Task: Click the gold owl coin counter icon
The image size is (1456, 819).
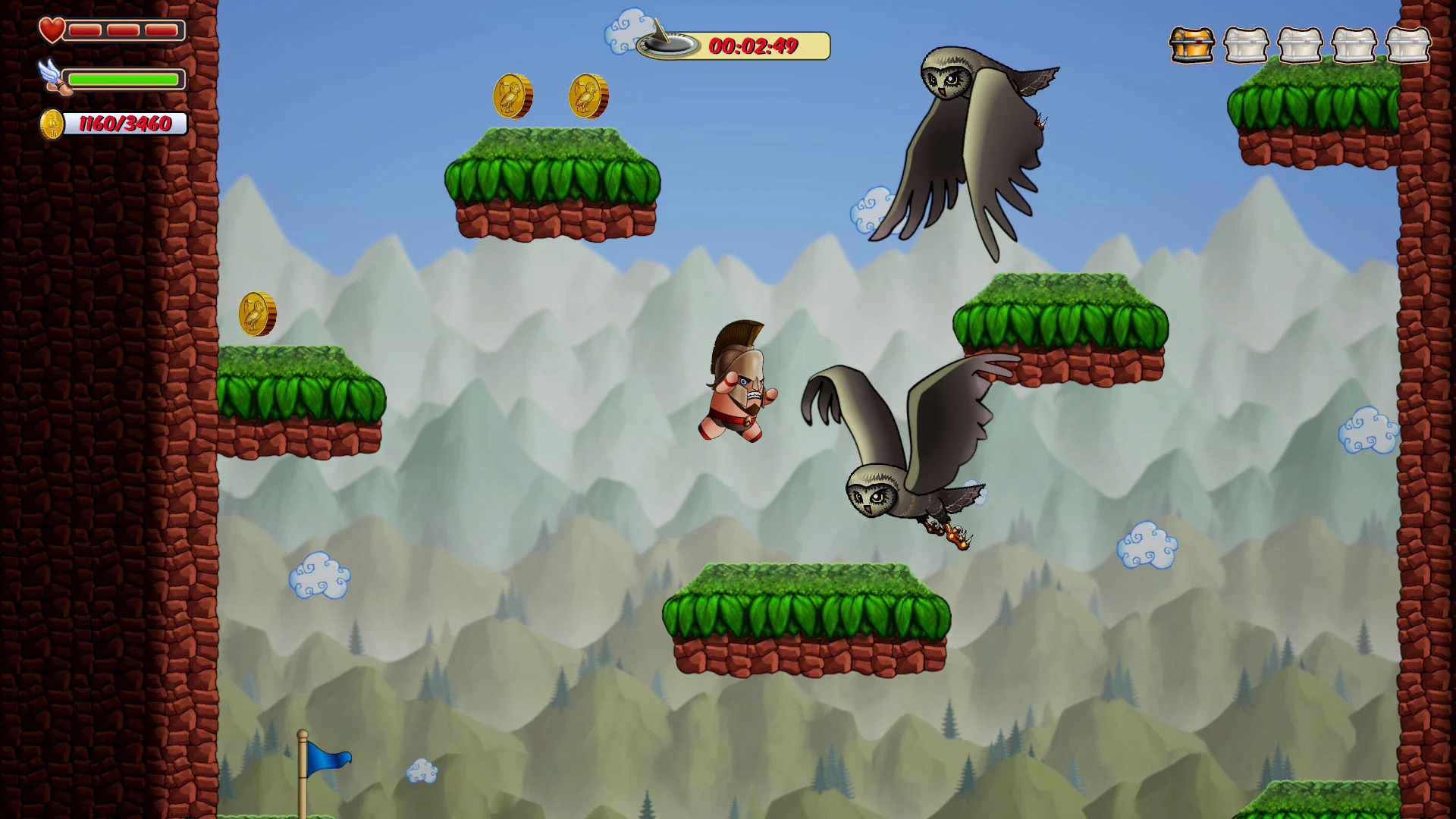Action: click(x=52, y=124)
